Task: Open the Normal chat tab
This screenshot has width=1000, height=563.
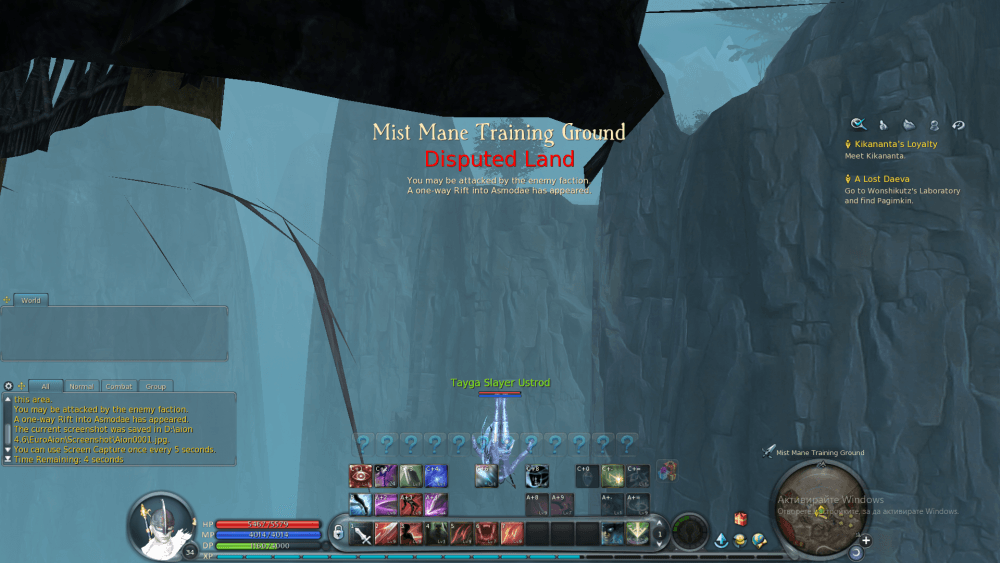Action: 81,386
